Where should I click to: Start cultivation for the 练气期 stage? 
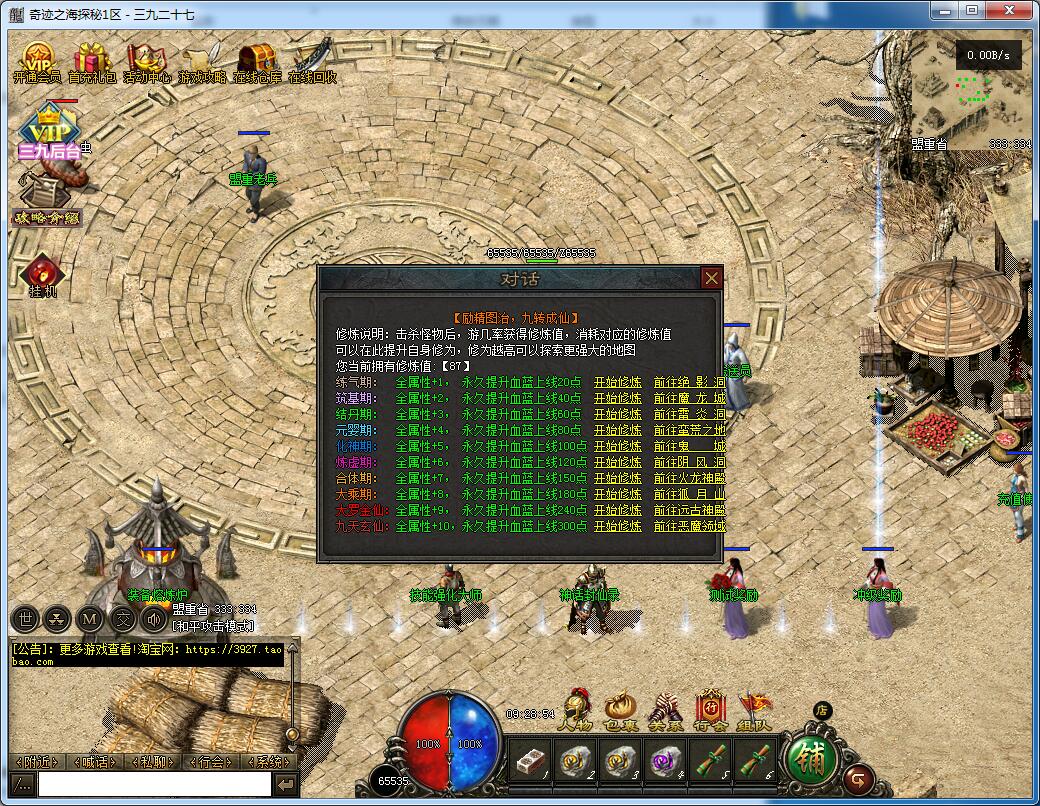click(617, 382)
